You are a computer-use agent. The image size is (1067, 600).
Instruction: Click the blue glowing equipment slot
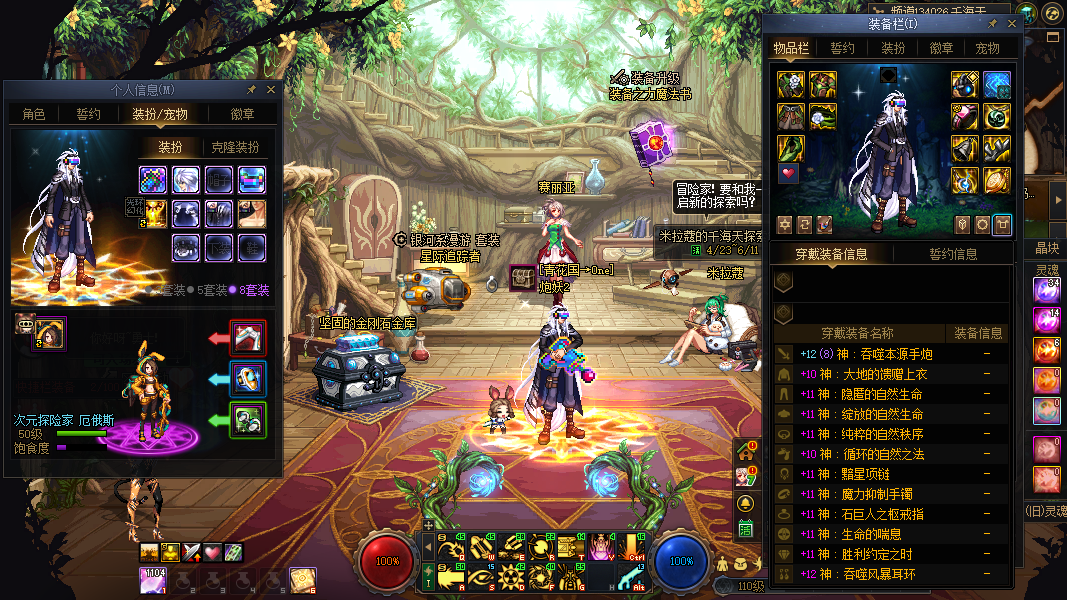click(996, 85)
